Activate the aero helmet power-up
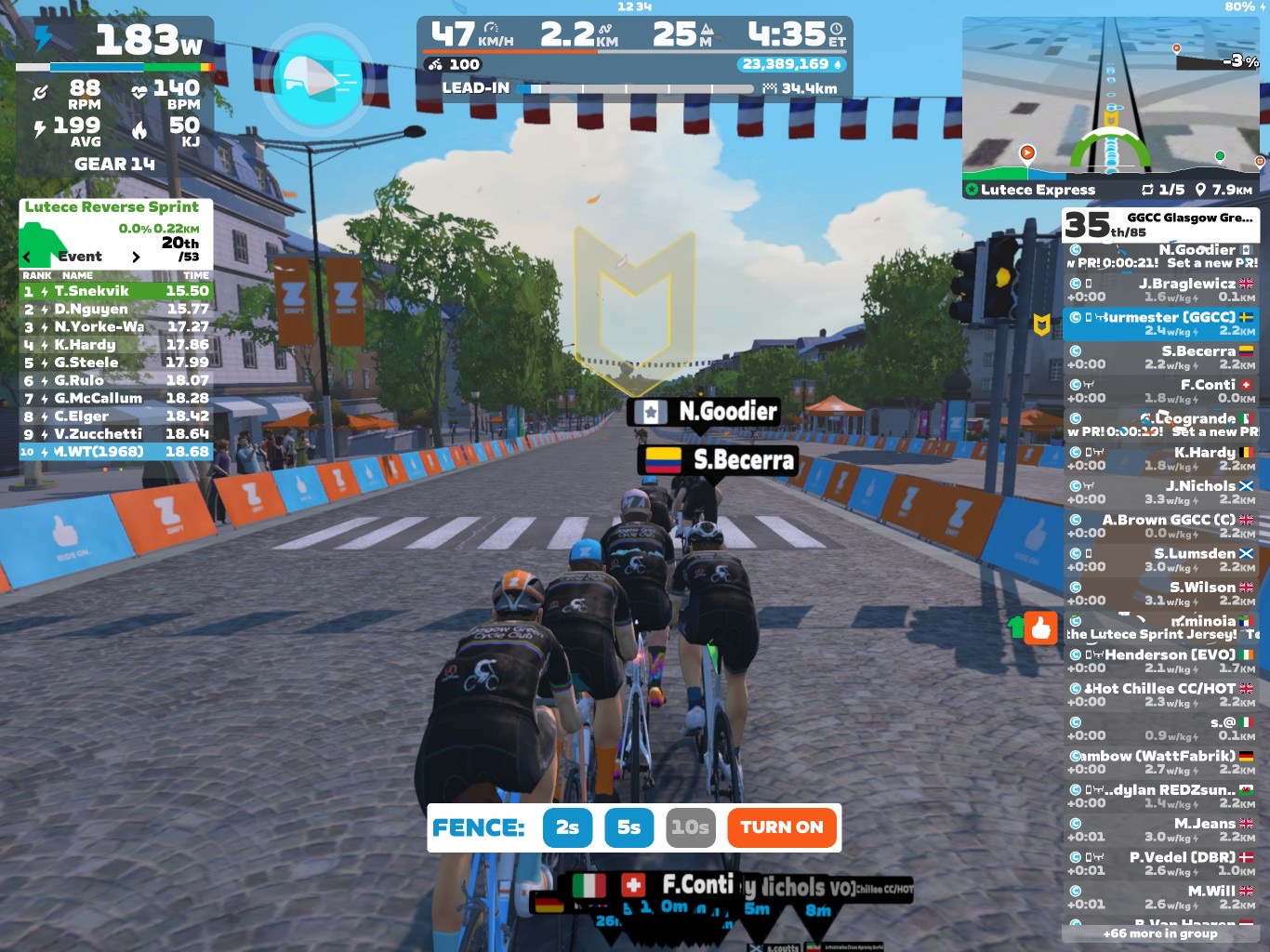This screenshot has height=952, width=1270. tap(318, 79)
